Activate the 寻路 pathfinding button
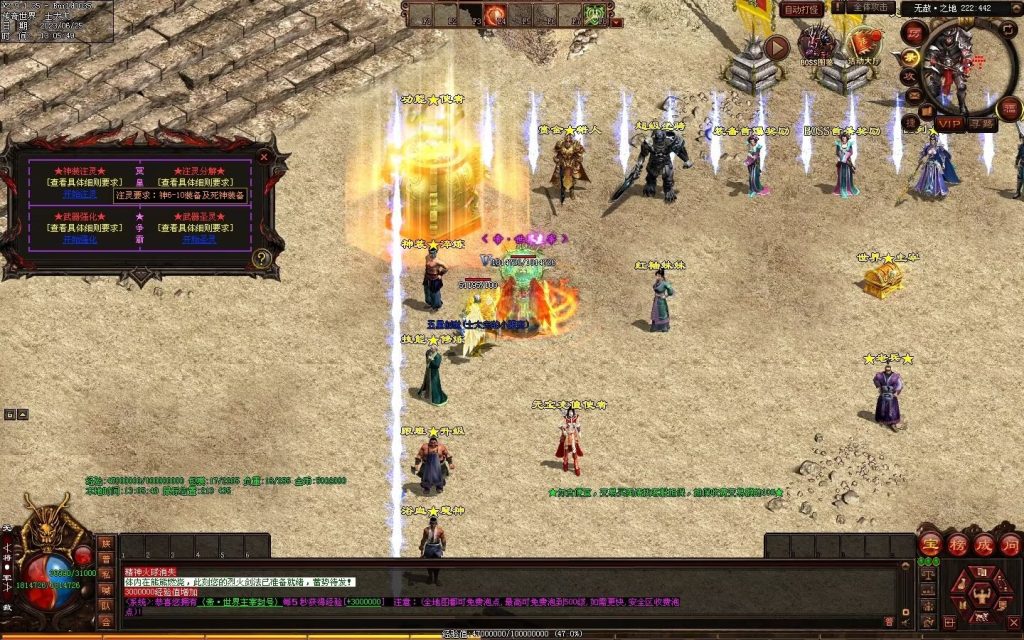 tap(981, 124)
